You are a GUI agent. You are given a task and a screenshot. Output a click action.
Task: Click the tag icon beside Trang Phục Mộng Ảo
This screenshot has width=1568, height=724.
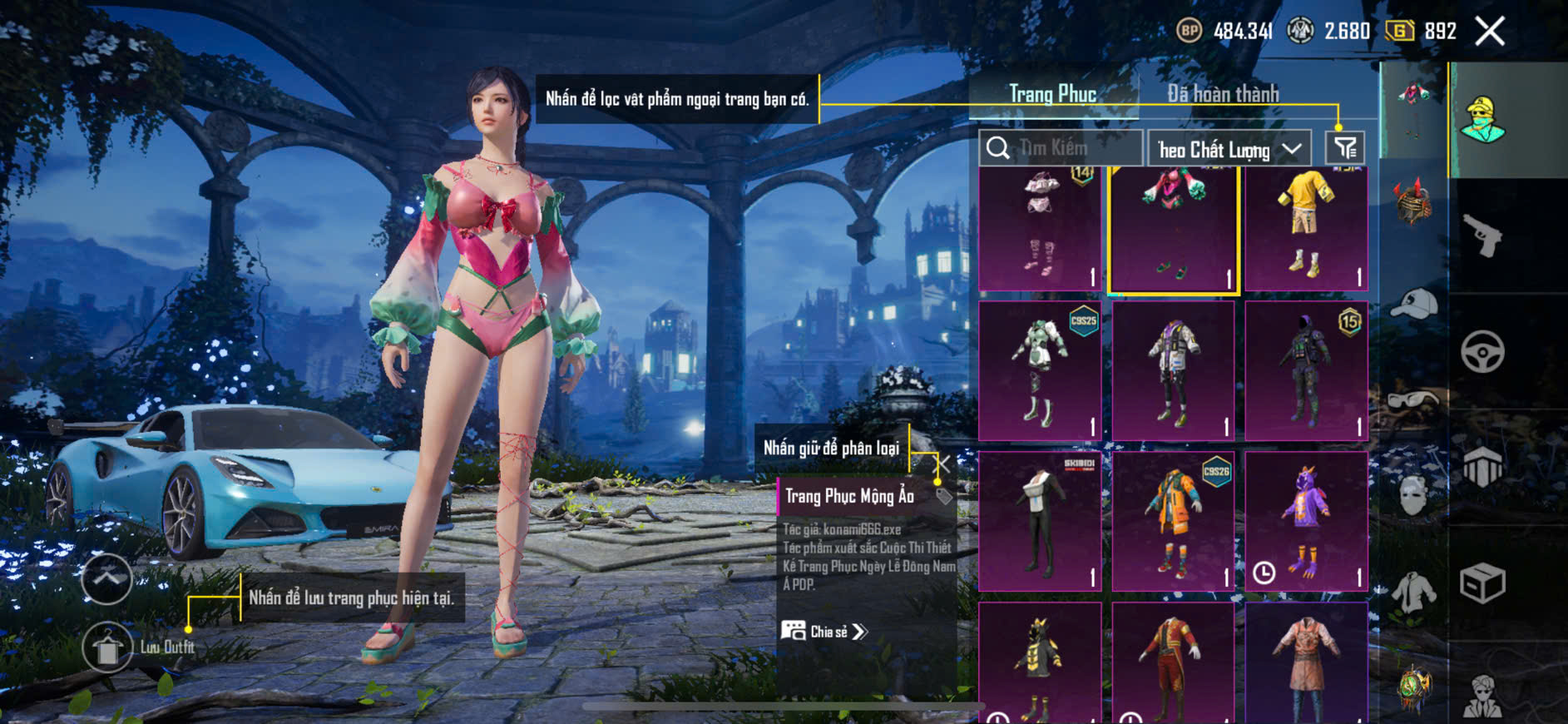[943, 497]
